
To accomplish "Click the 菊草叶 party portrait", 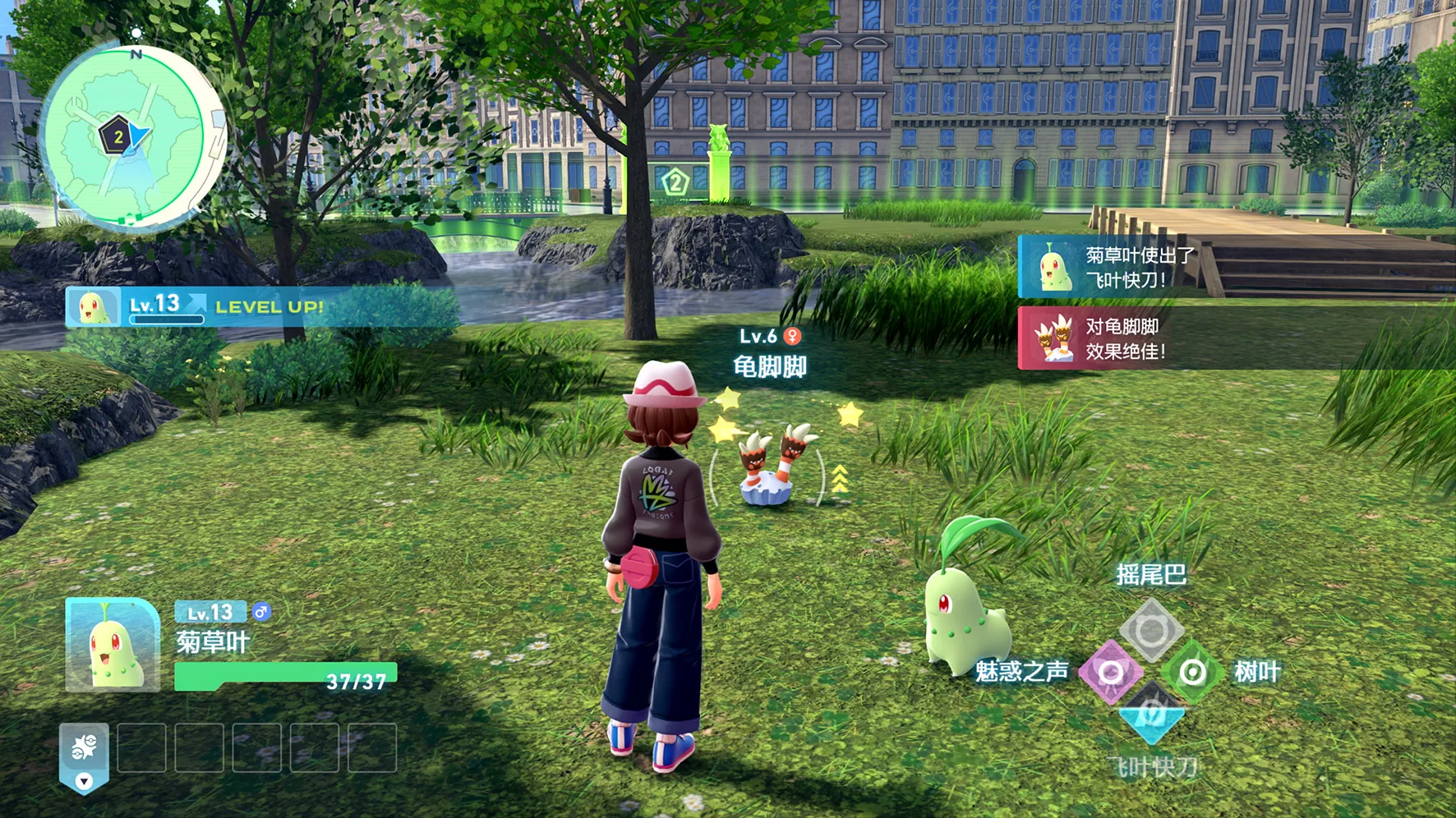I will point(113,646).
